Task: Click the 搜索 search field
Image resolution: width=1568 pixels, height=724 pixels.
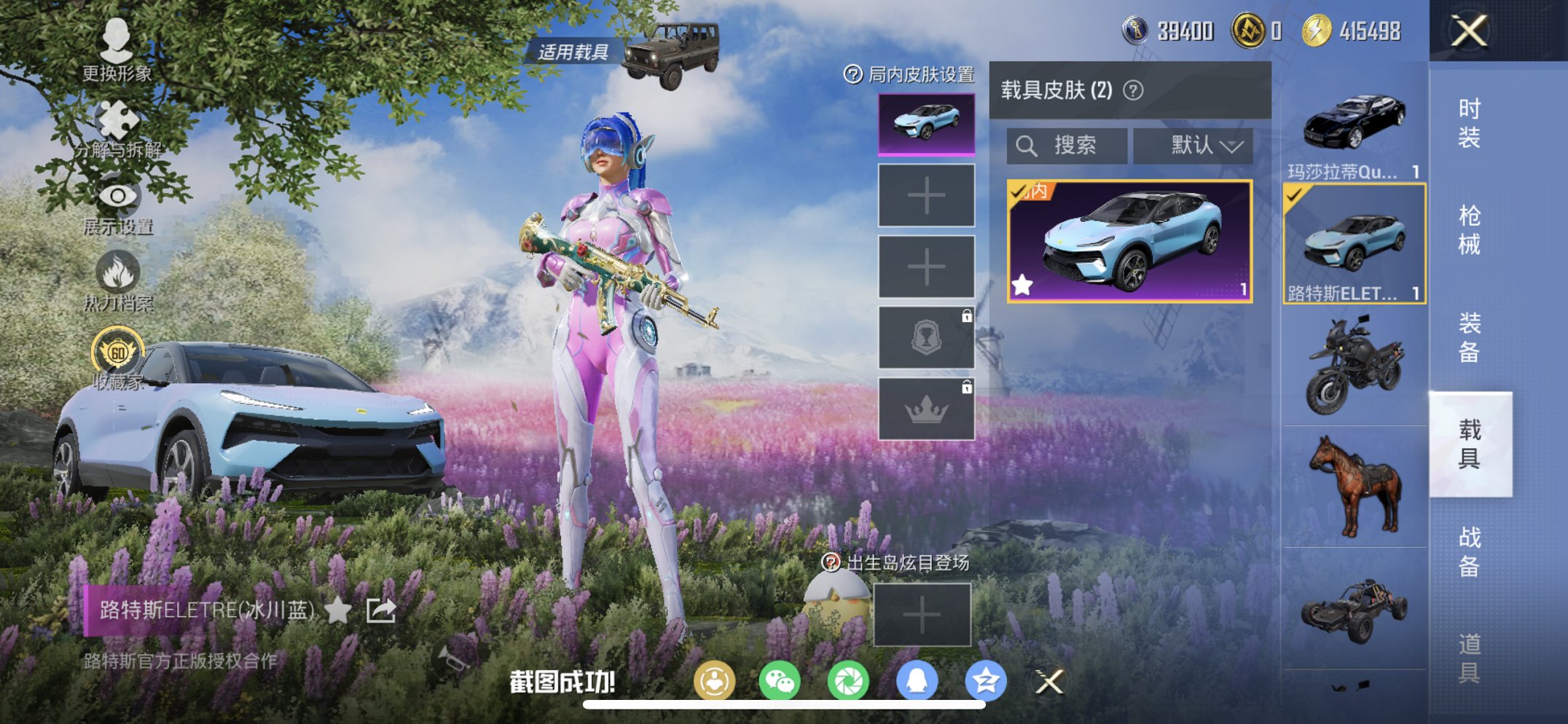Action: point(1066,145)
